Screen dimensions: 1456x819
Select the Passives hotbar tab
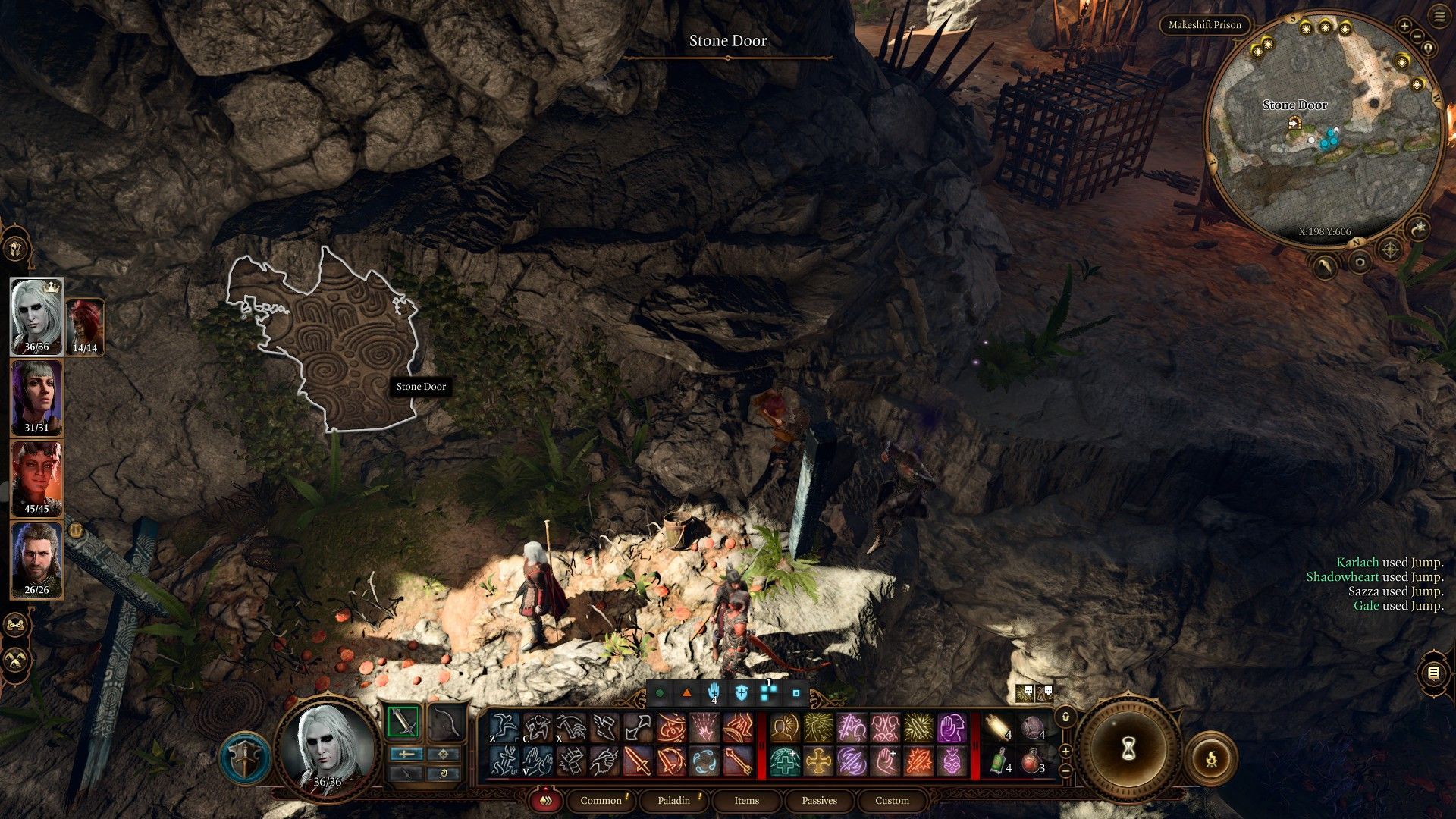819,800
